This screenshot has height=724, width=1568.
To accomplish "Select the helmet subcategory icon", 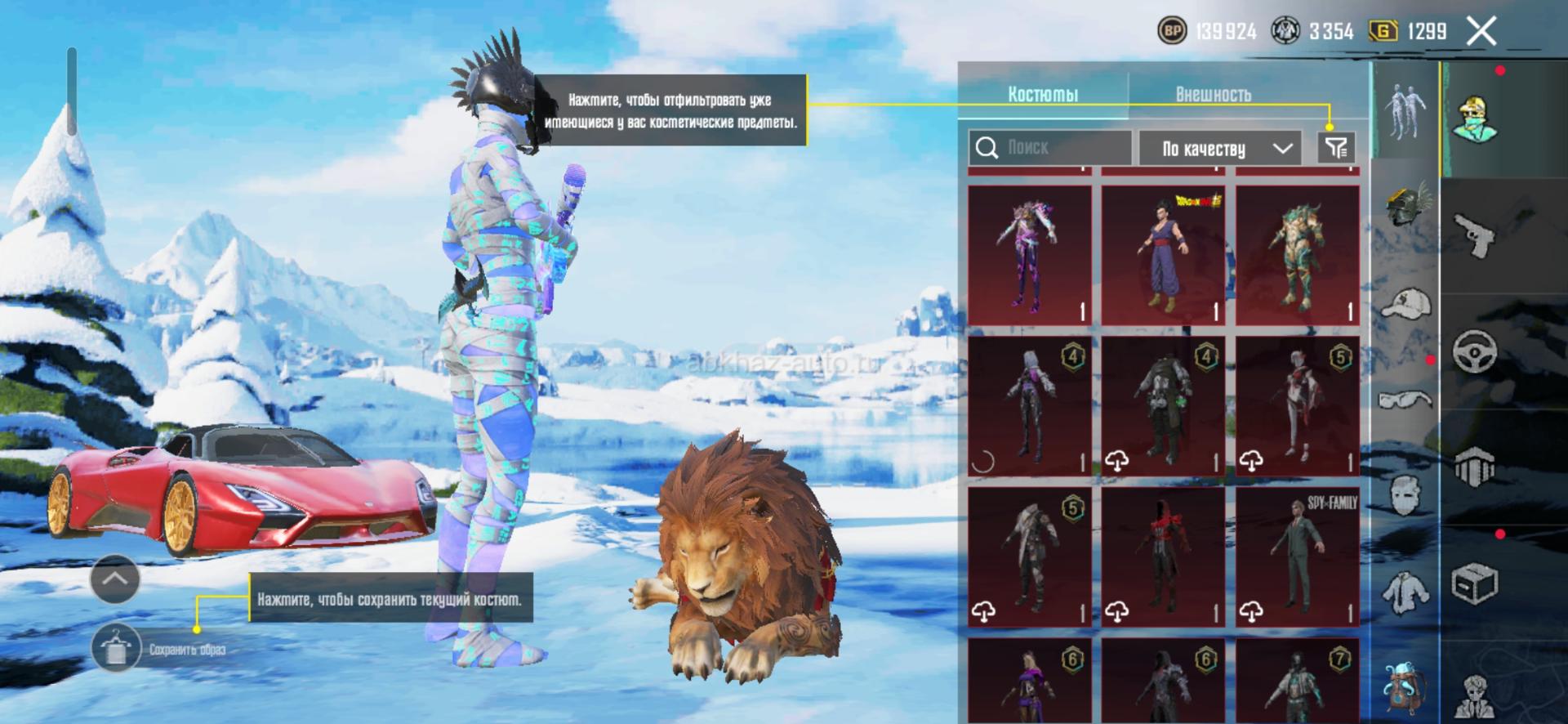I will coord(1406,204).
